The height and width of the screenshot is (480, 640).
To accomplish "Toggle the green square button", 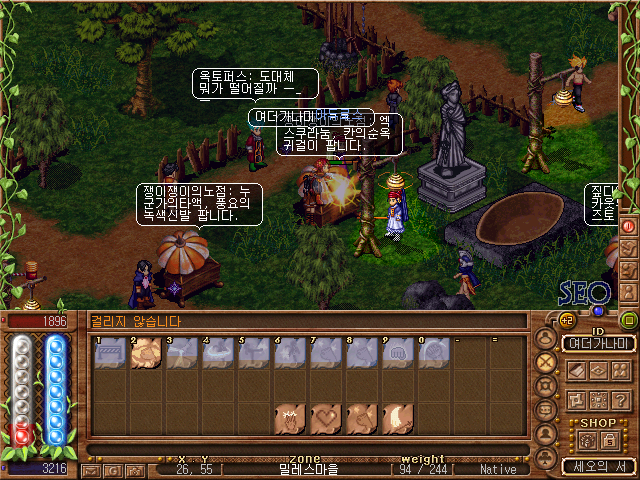I will [x=629, y=320].
